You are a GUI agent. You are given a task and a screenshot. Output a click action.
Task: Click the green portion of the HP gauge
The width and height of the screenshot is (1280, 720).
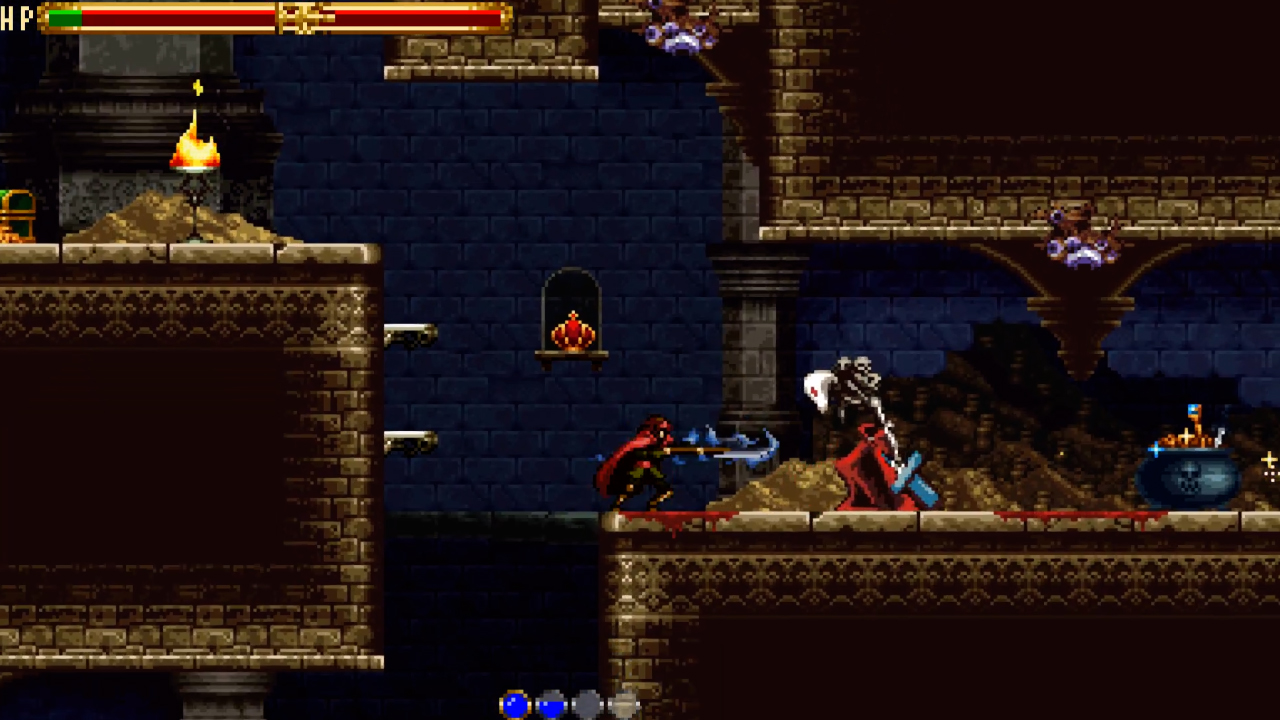point(65,18)
